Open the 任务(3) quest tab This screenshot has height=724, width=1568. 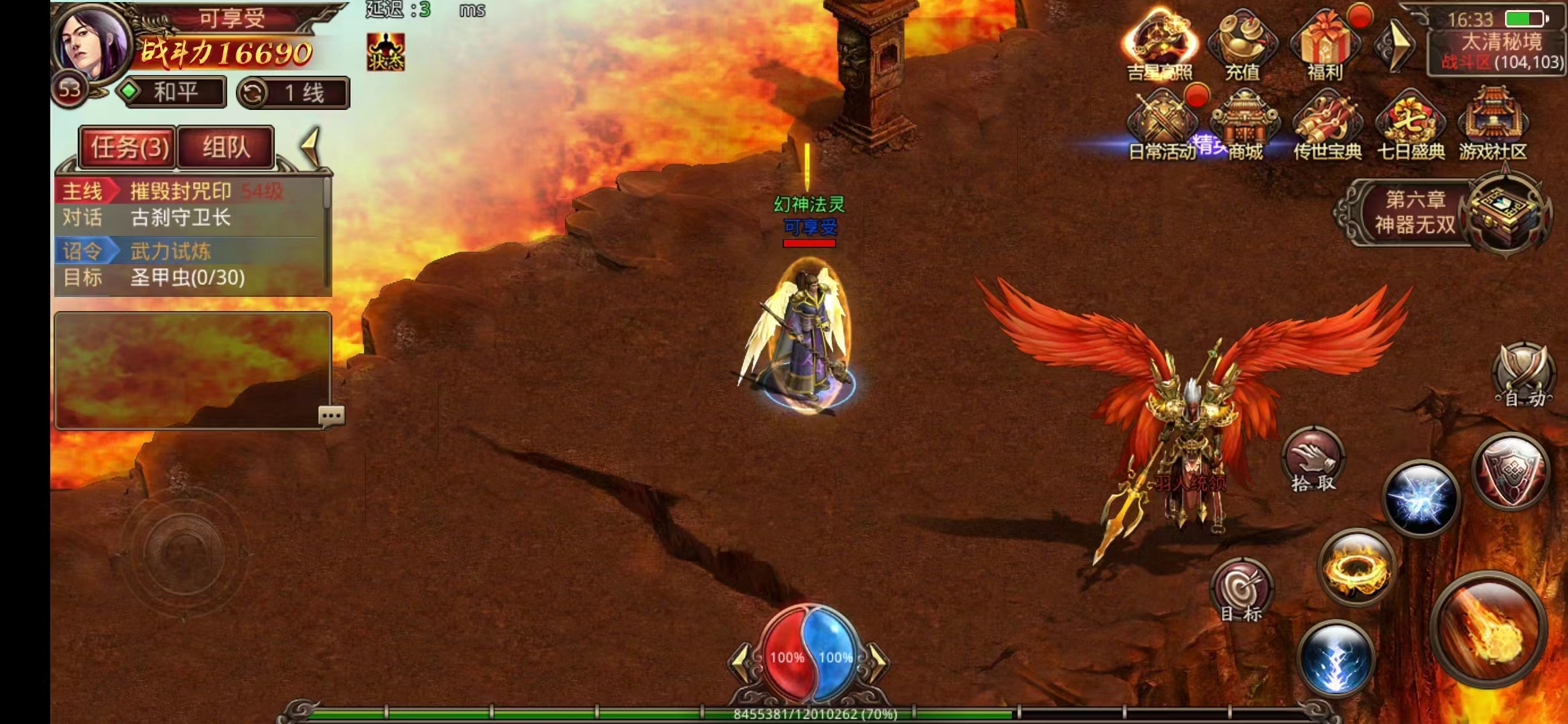click(x=128, y=147)
